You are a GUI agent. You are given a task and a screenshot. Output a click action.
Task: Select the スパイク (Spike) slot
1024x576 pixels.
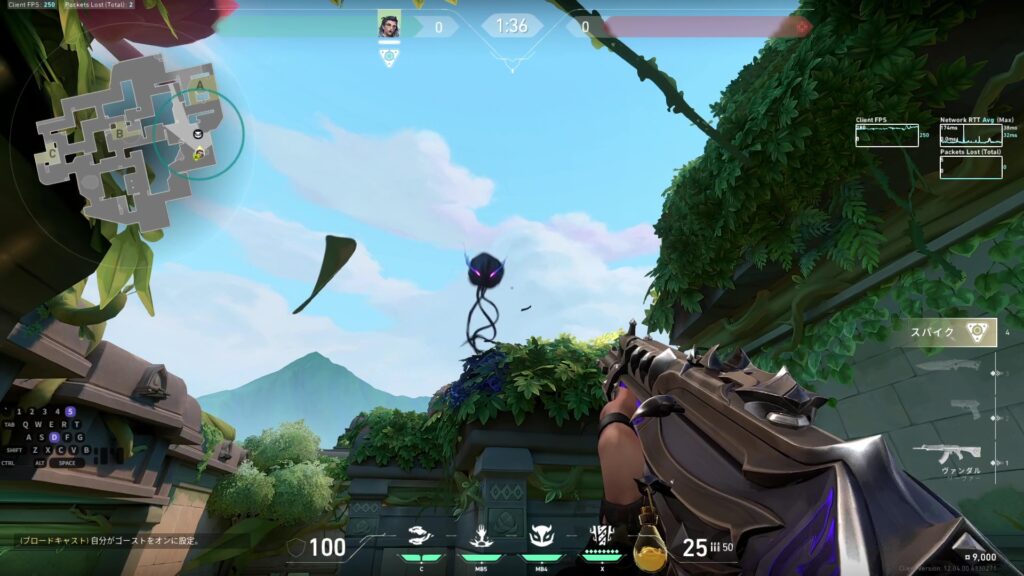[951, 332]
